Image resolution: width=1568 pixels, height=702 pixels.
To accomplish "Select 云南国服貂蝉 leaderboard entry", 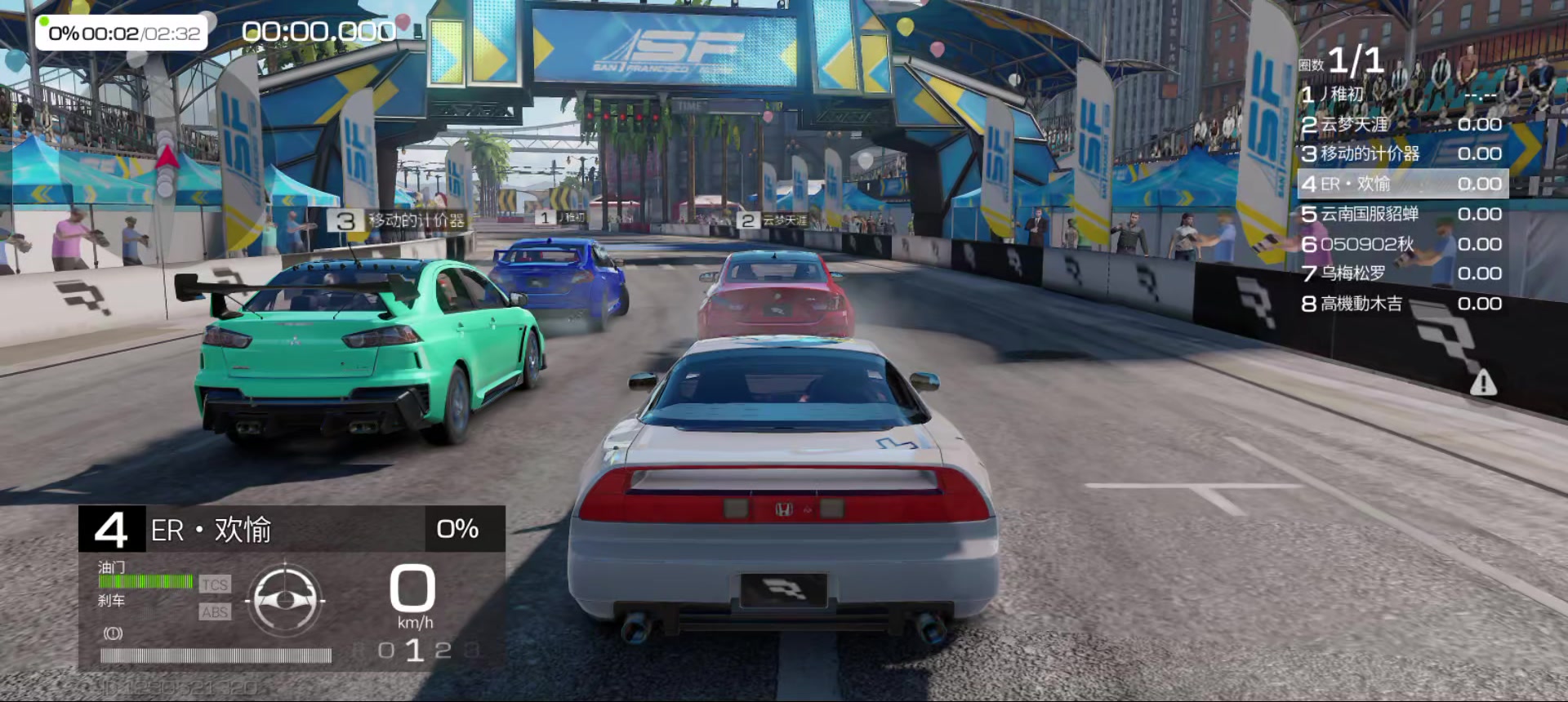I will 1401,214.
